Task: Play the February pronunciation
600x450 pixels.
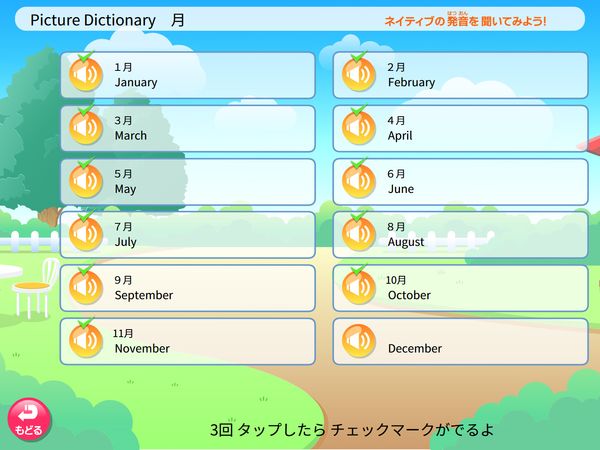Action: point(358,75)
